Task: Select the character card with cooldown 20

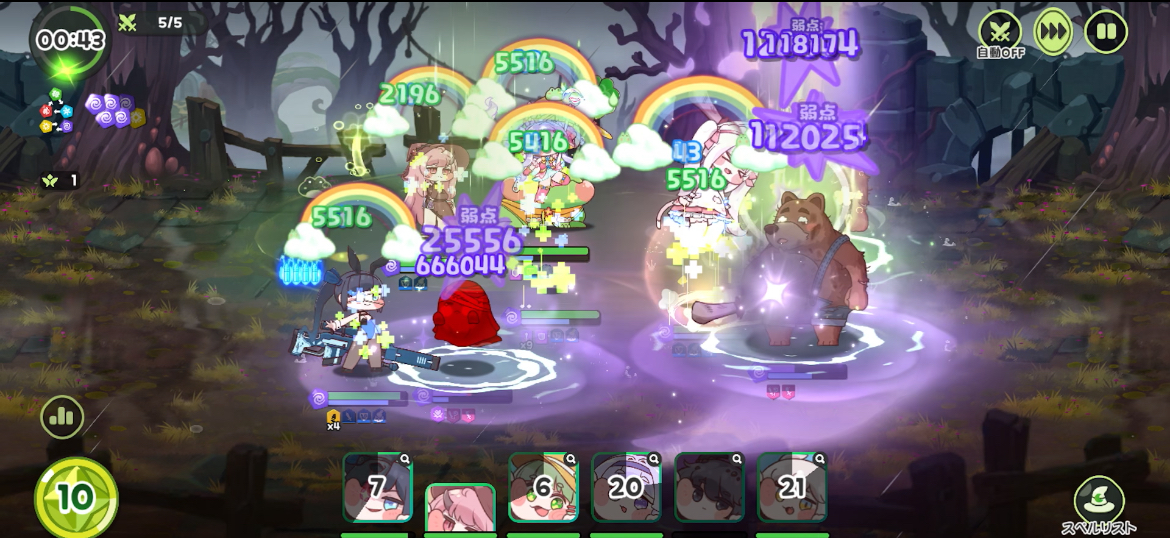Action: (626, 487)
